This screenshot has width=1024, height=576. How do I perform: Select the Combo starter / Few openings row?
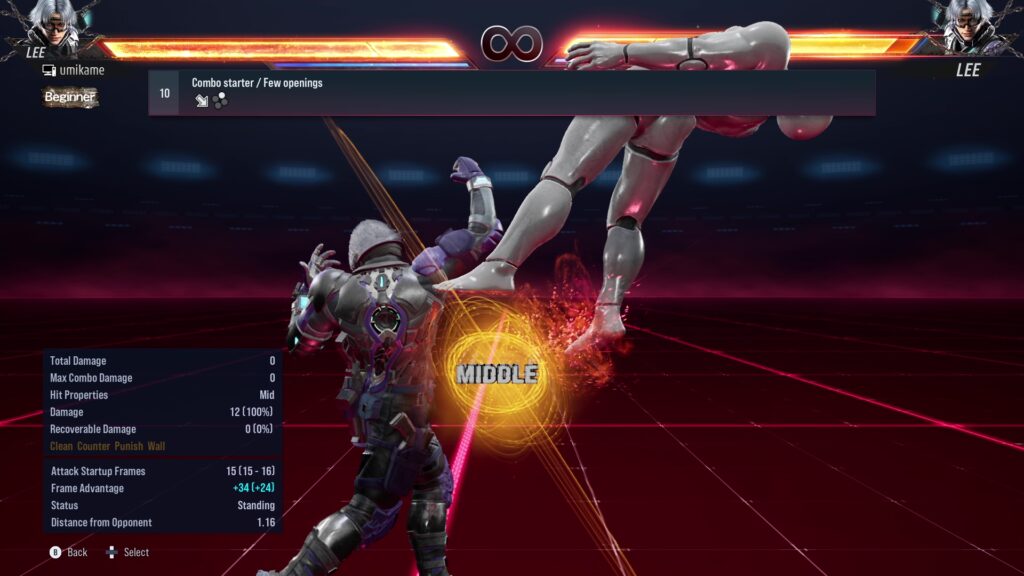point(511,93)
